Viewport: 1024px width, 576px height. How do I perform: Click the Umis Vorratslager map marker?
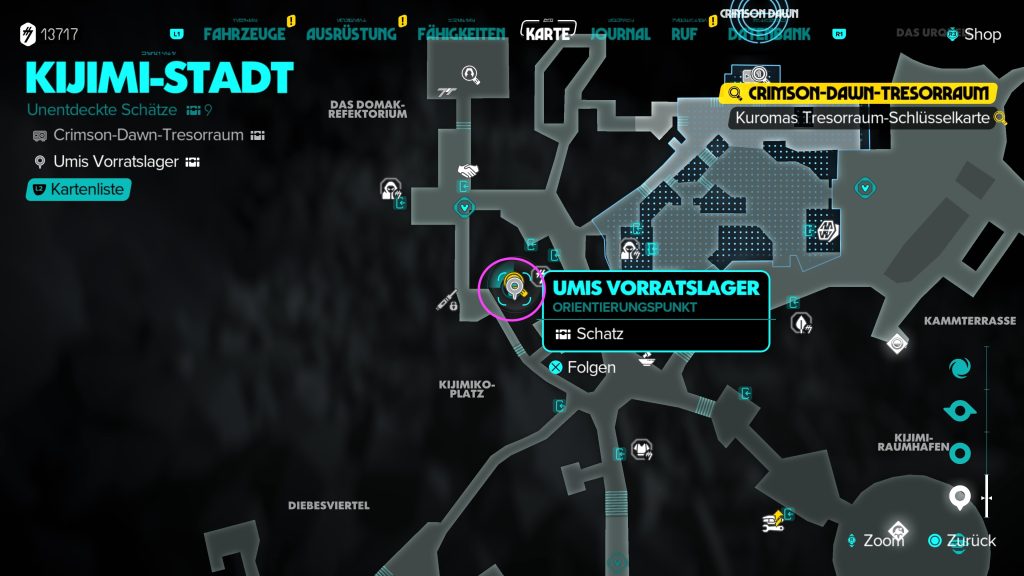coord(513,289)
